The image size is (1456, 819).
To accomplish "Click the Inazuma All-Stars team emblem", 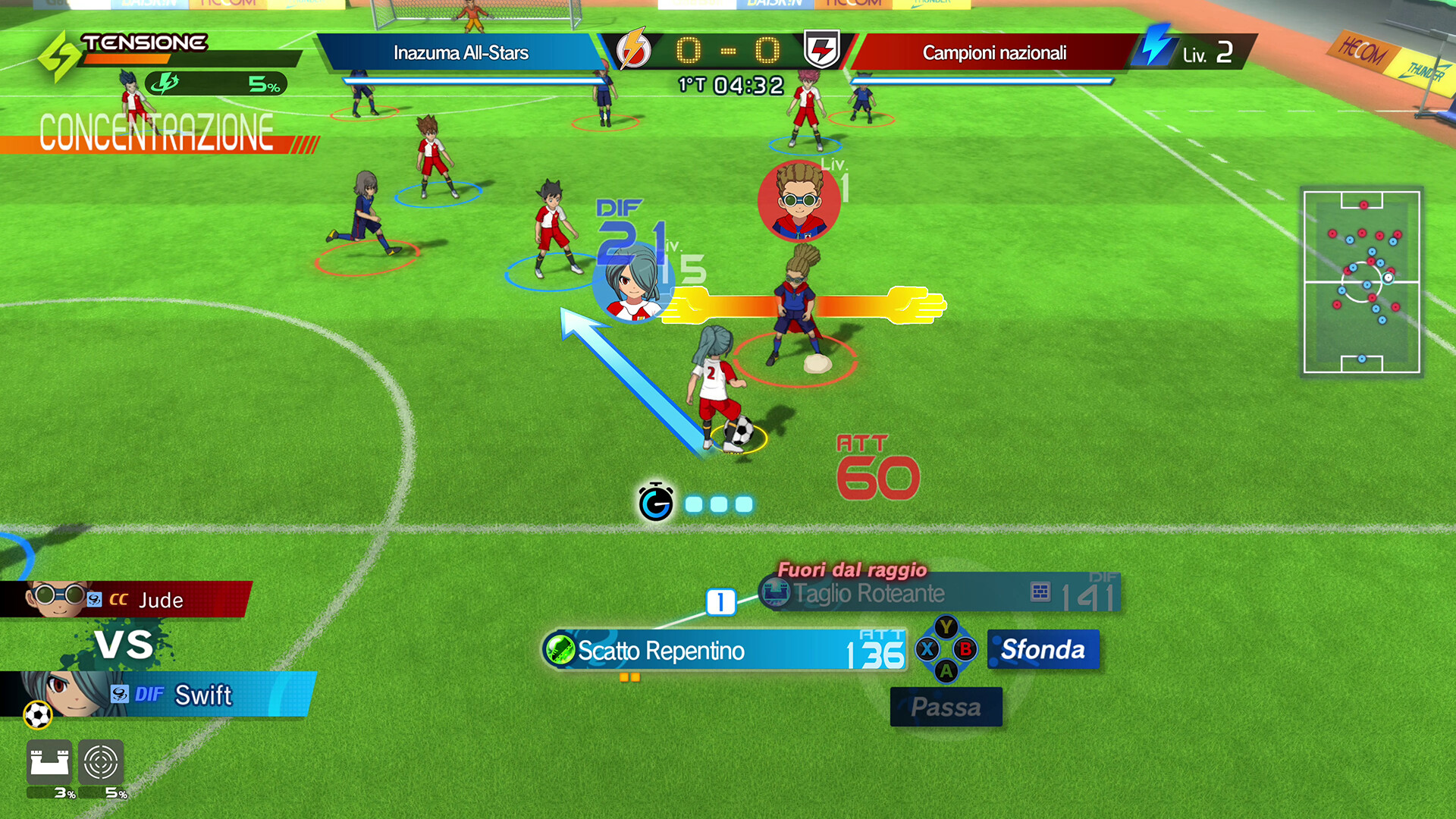I will (633, 50).
